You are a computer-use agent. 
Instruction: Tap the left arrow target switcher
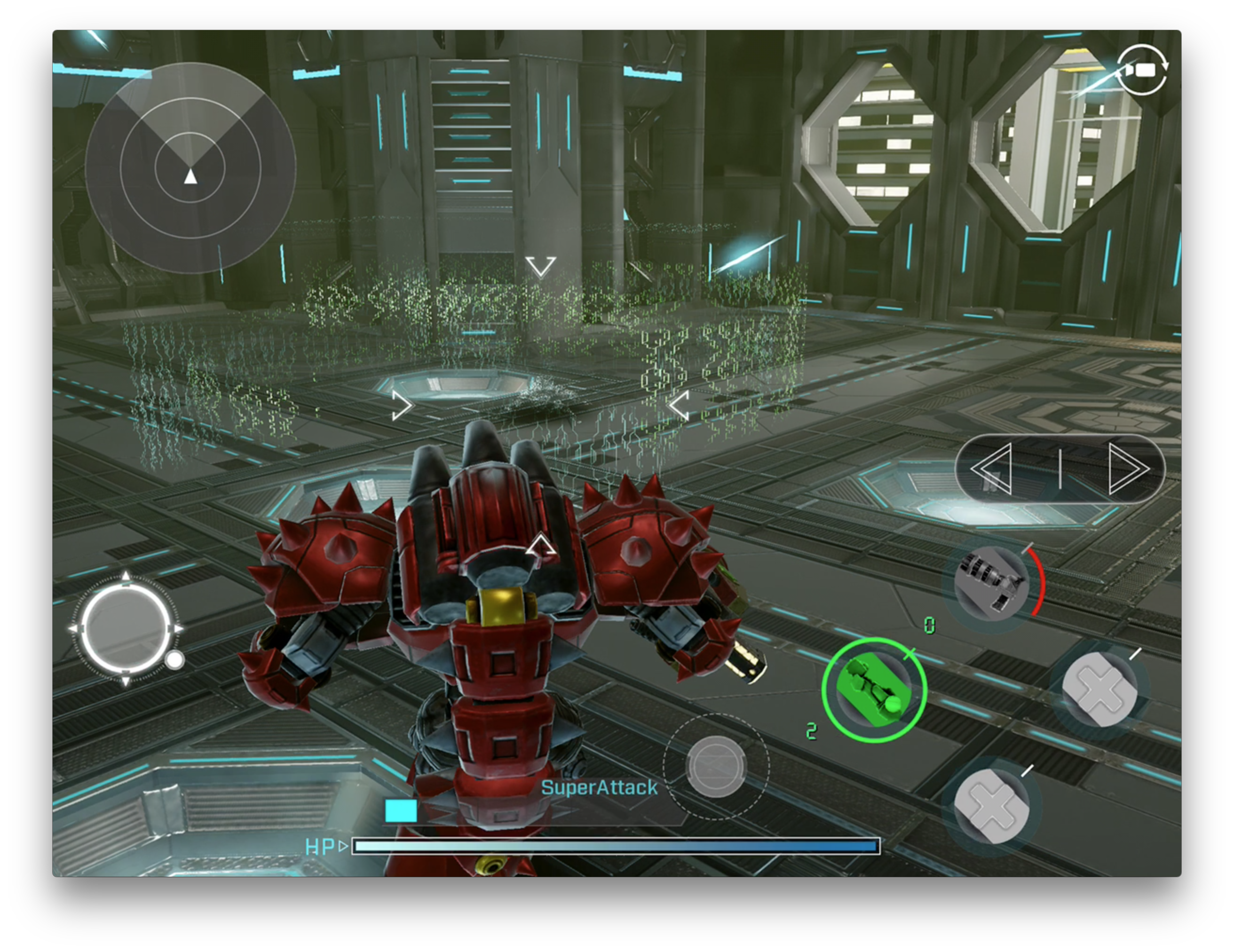pyautogui.click(x=993, y=469)
